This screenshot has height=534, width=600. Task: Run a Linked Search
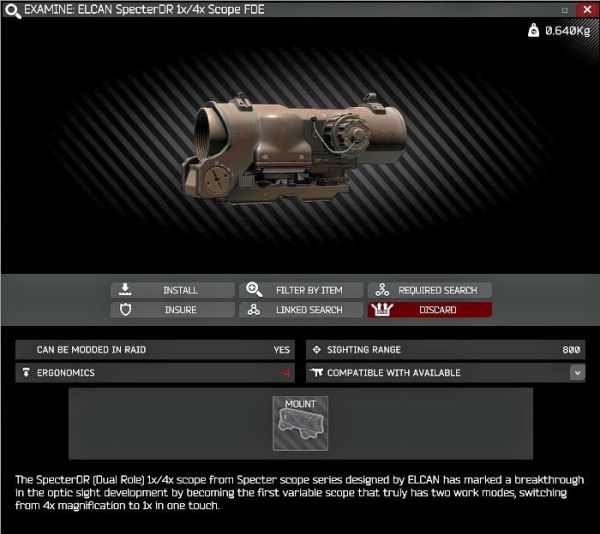click(x=300, y=310)
